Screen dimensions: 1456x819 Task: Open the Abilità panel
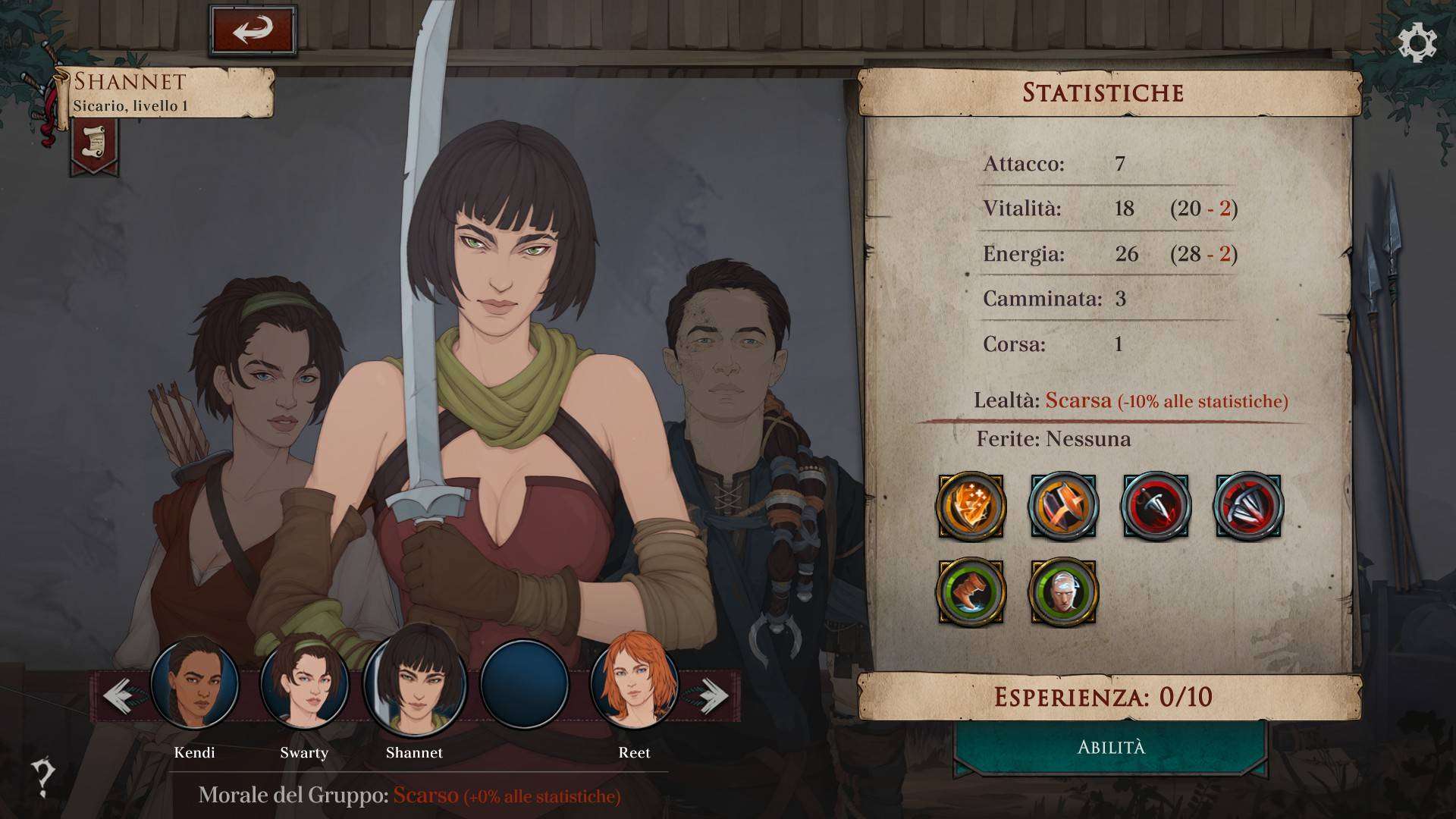1111,748
